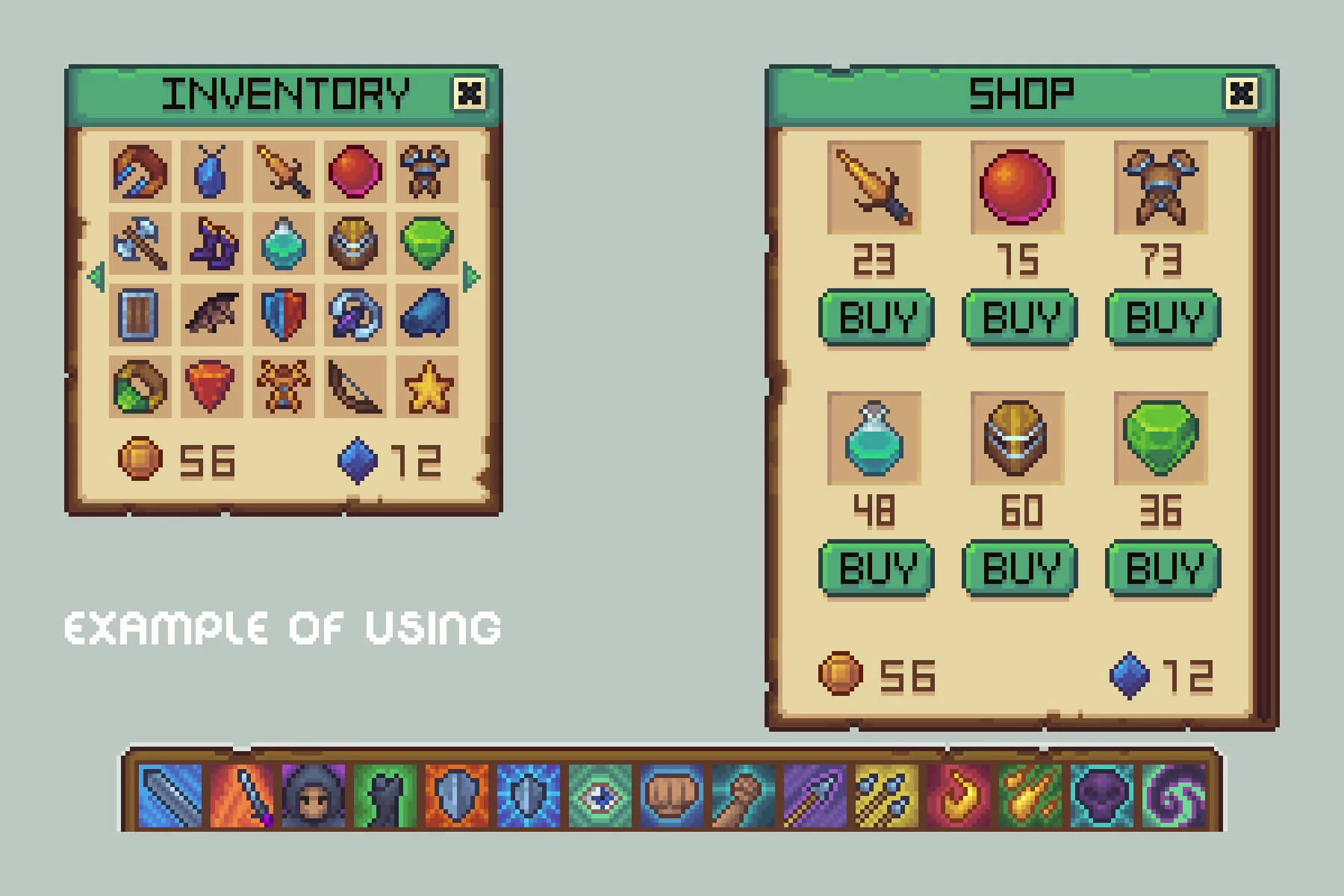1344x896 pixels.
Task: Select the blue and red shield slot
Action: click(x=284, y=315)
